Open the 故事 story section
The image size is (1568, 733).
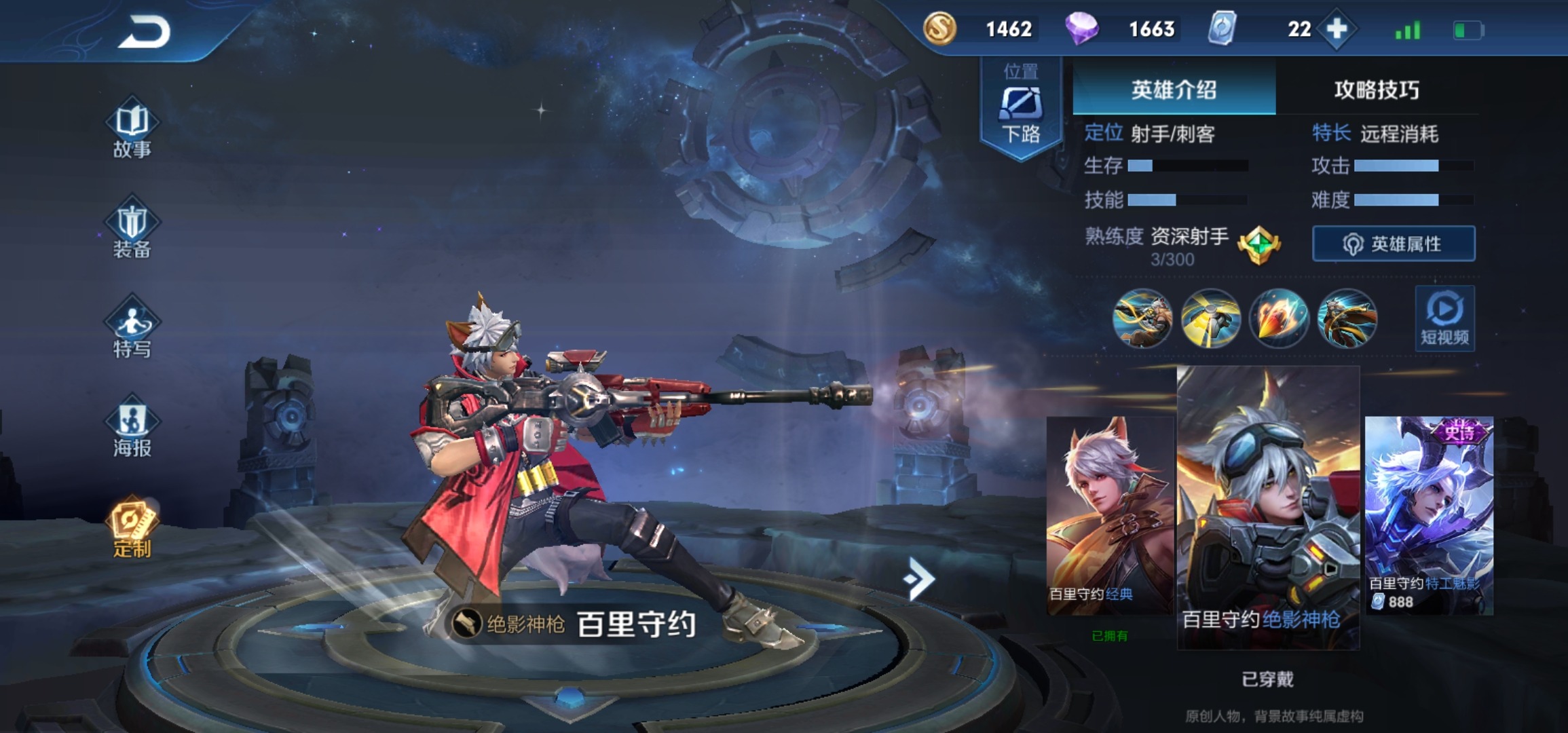click(132, 131)
